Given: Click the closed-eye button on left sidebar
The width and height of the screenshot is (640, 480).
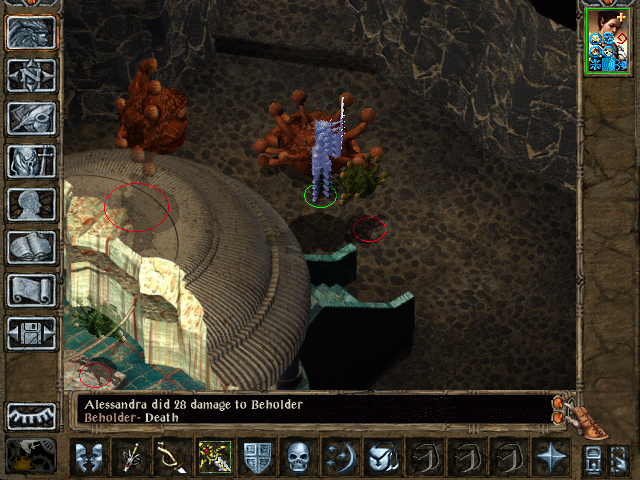Looking at the screenshot, I should tap(31, 414).
